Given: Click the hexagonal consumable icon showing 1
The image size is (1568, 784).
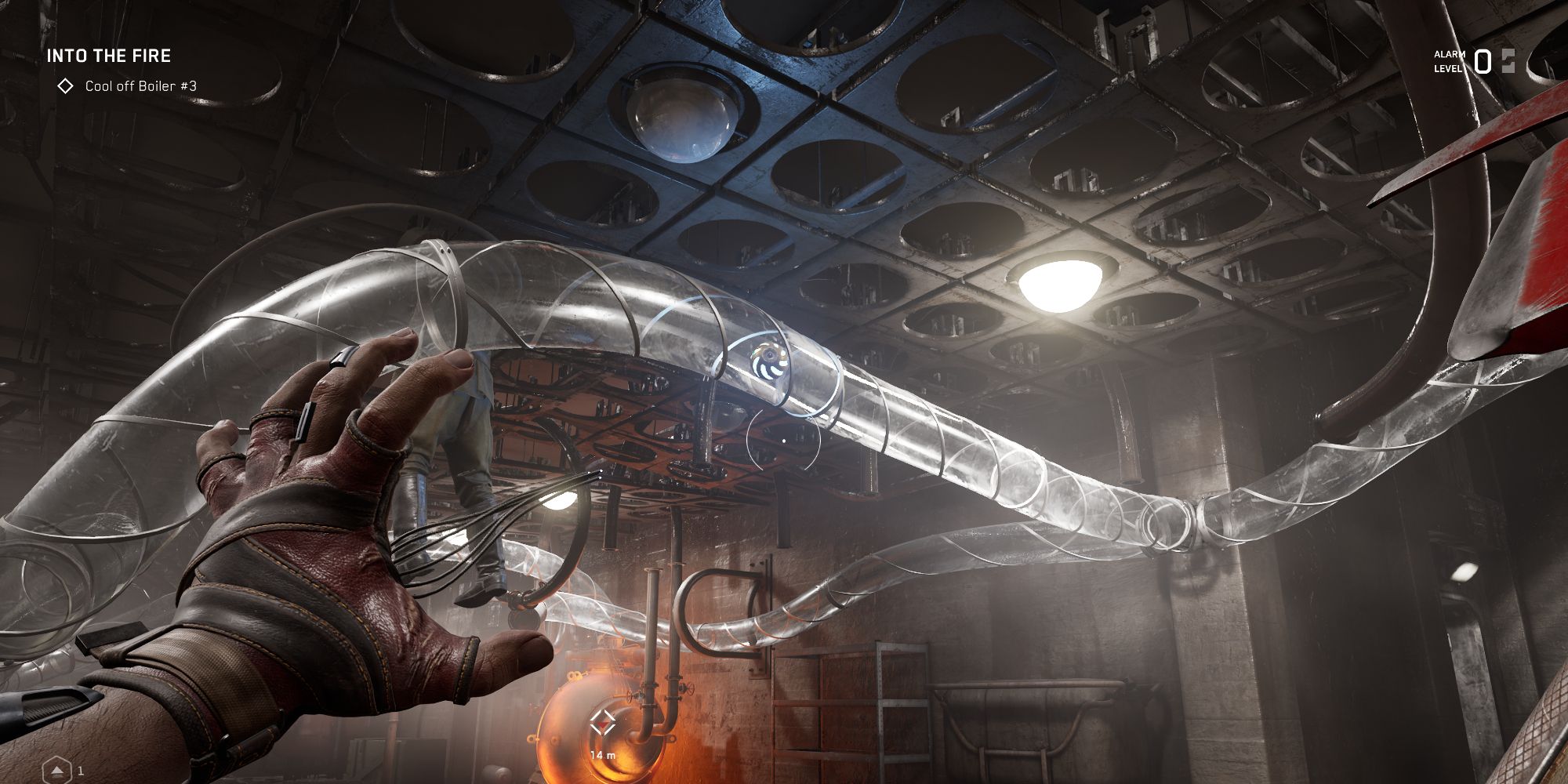Looking at the screenshot, I should 57,770.
